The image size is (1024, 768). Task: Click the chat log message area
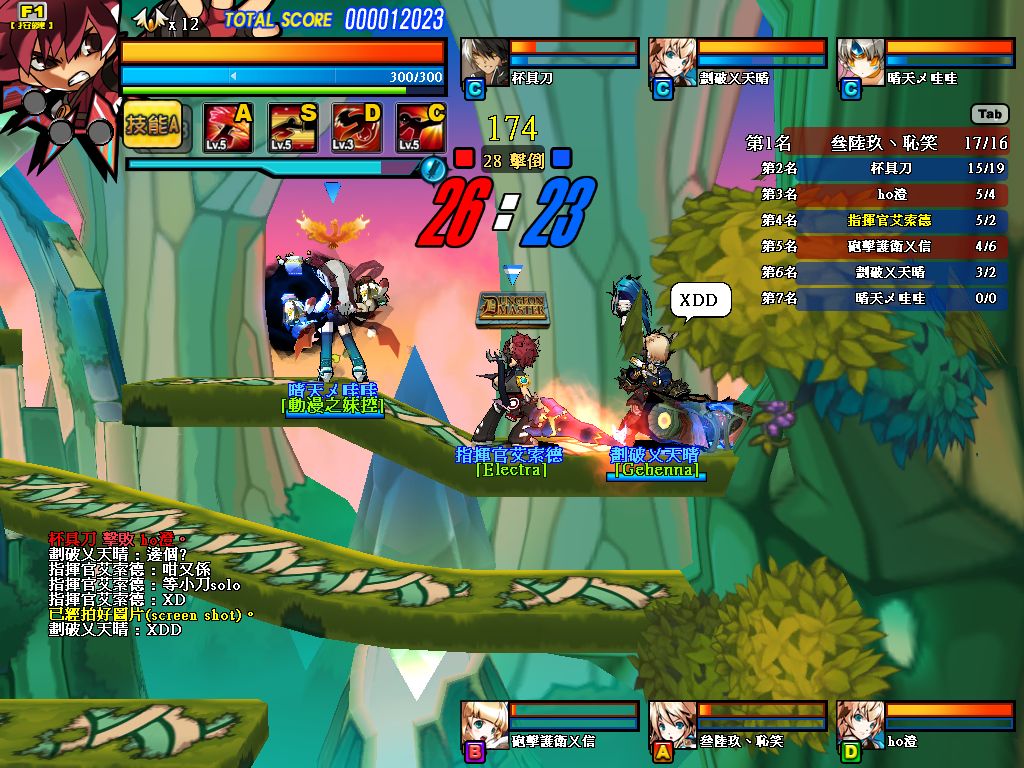point(150,585)
